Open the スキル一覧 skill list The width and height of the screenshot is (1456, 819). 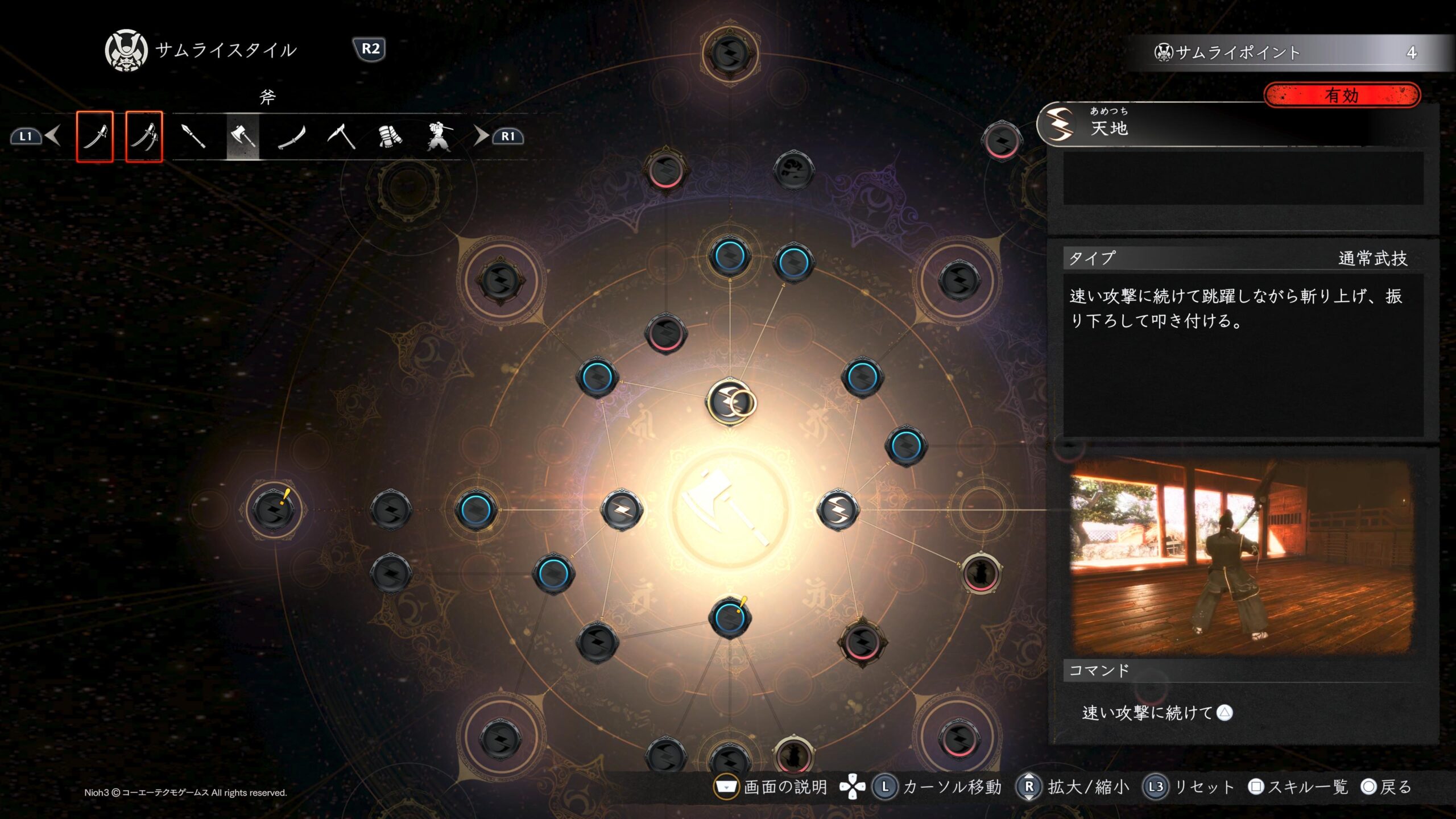pyautogui.click(x=1299, y=787)
